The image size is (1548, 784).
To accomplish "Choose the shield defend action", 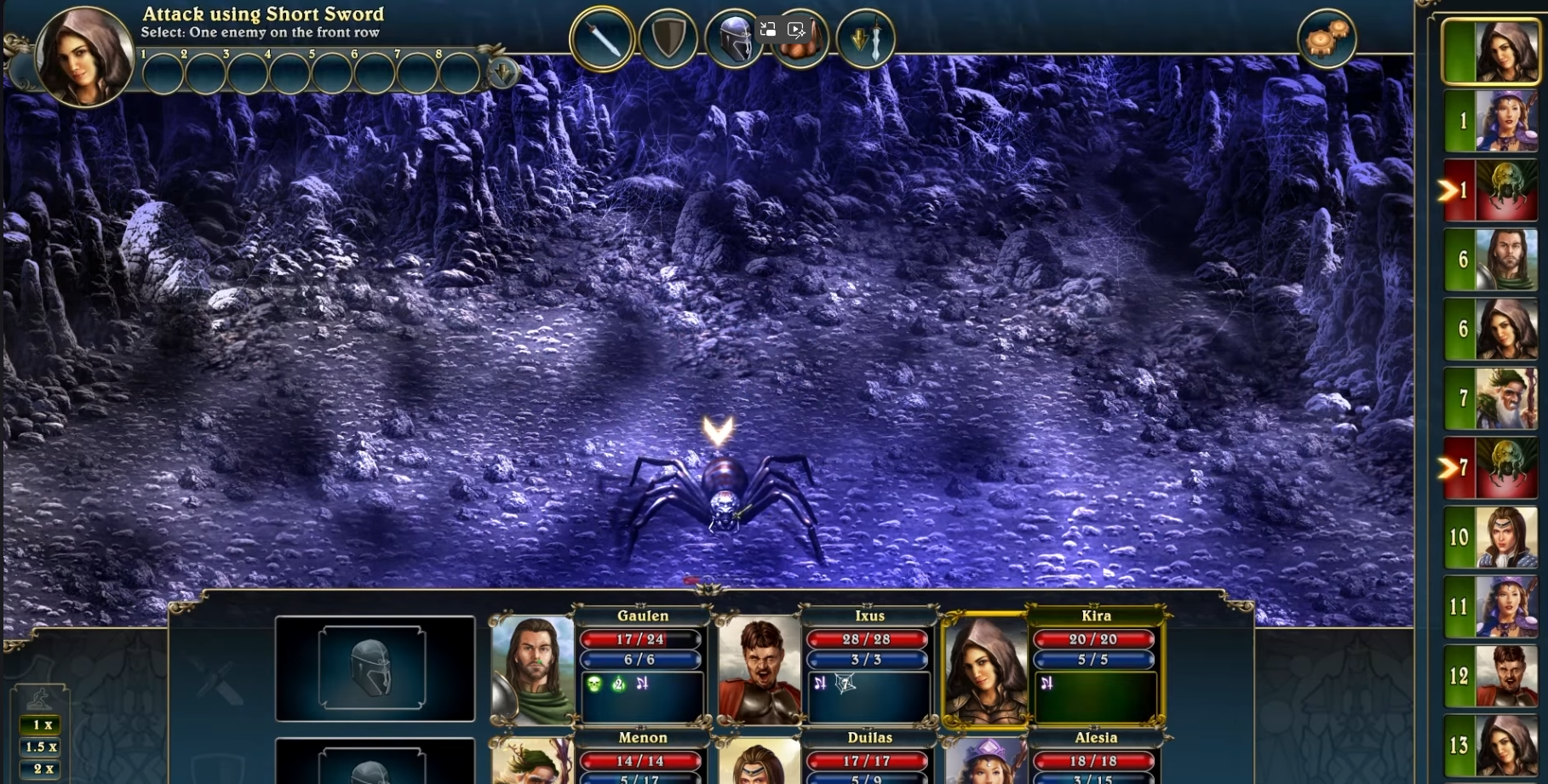I will pos(668,38).
